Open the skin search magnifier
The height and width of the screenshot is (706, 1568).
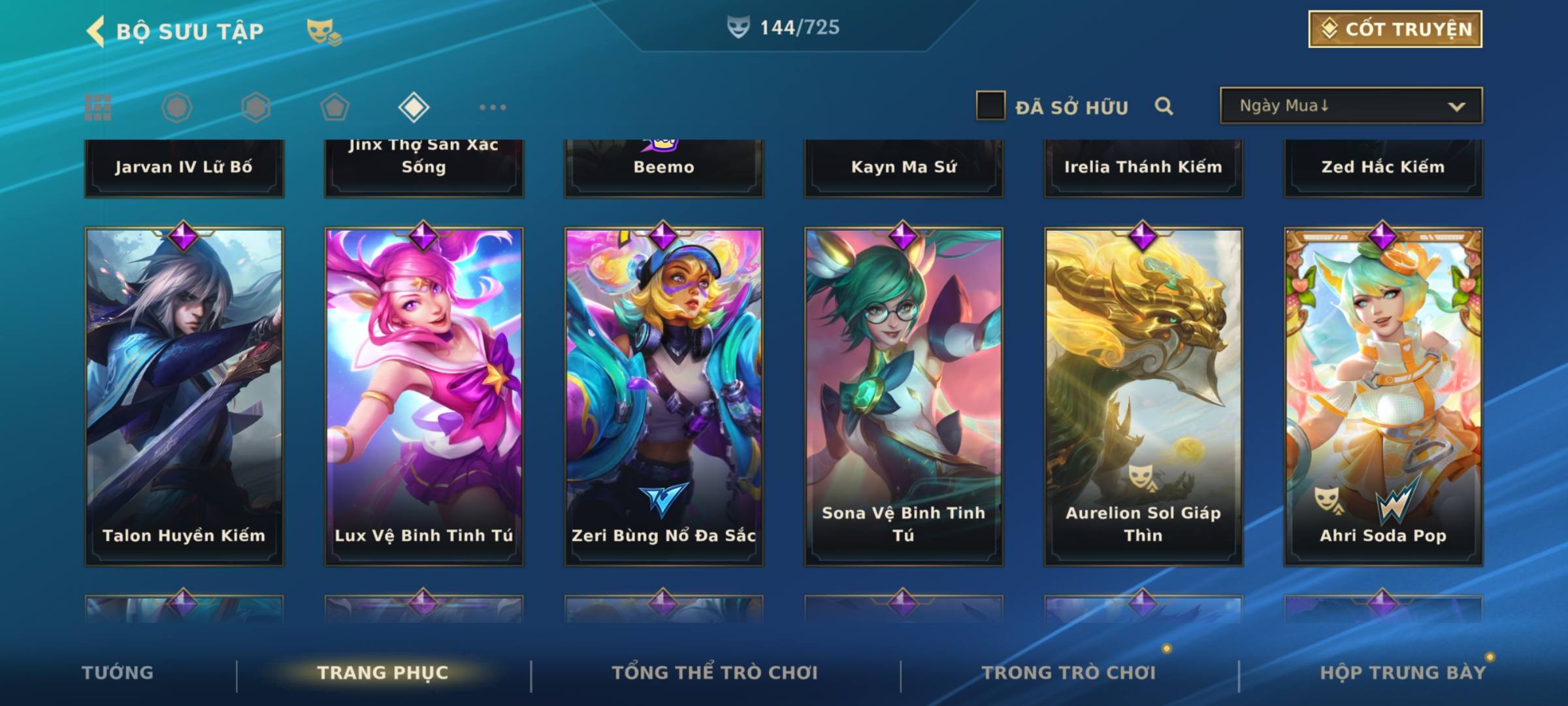[1164, 106]
